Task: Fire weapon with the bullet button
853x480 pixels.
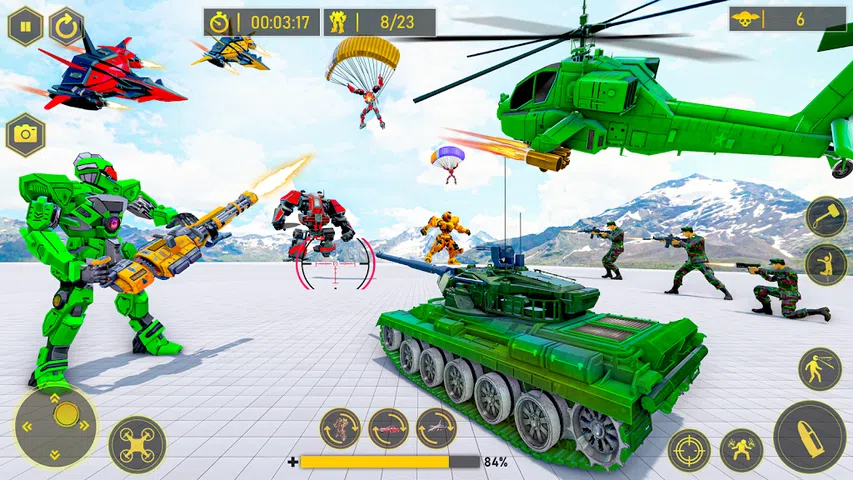Action: coord(809,437)
